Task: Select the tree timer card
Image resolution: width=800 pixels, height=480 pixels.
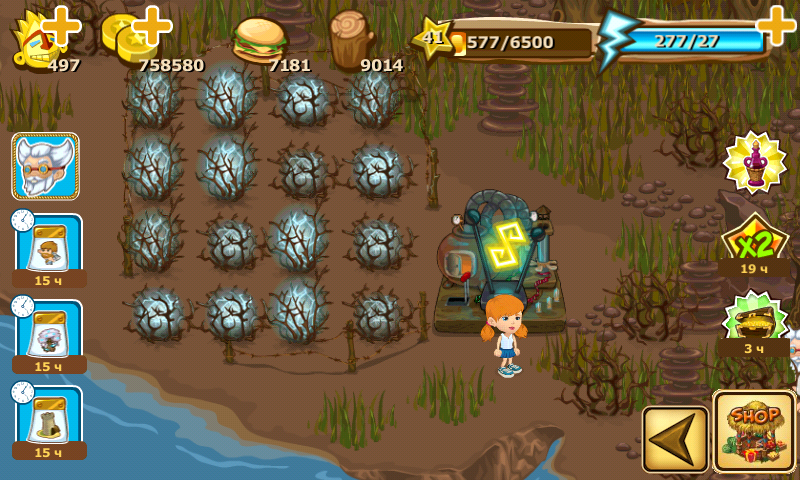Action: click(x=49, y=332)
